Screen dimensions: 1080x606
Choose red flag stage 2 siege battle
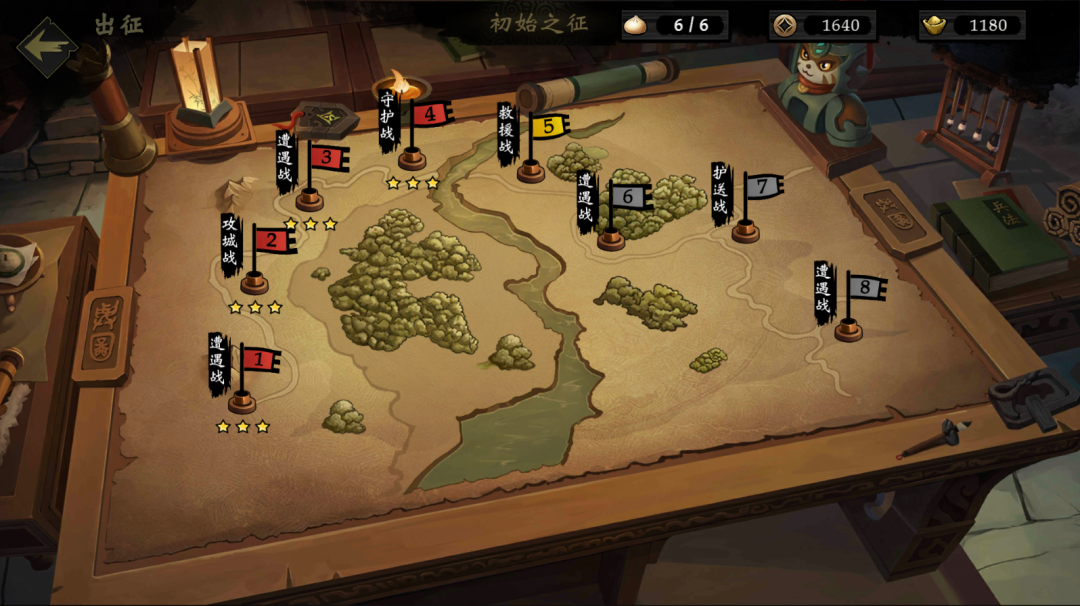click(271, 241)
